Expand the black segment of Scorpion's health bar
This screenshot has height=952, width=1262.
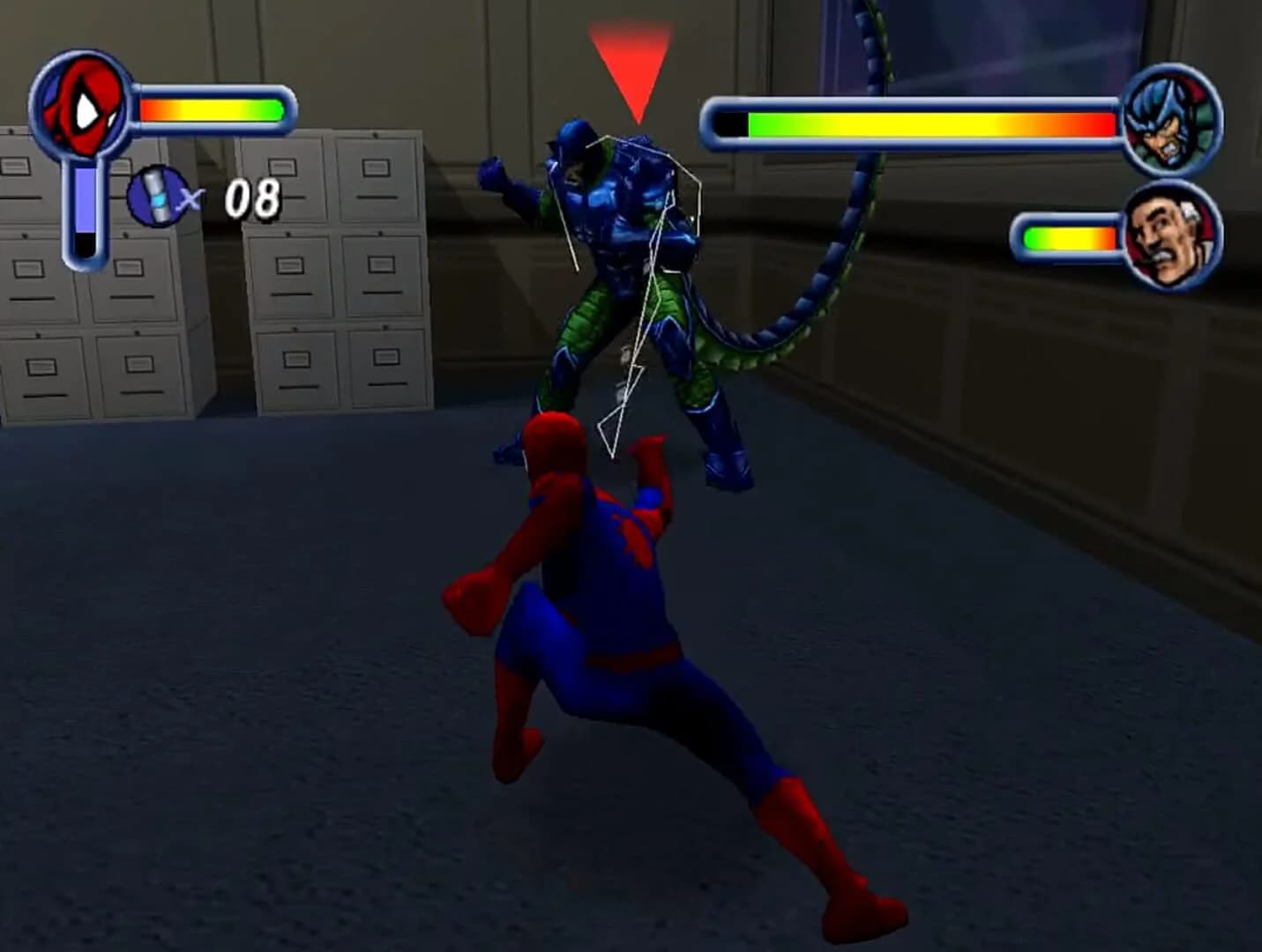732,123
